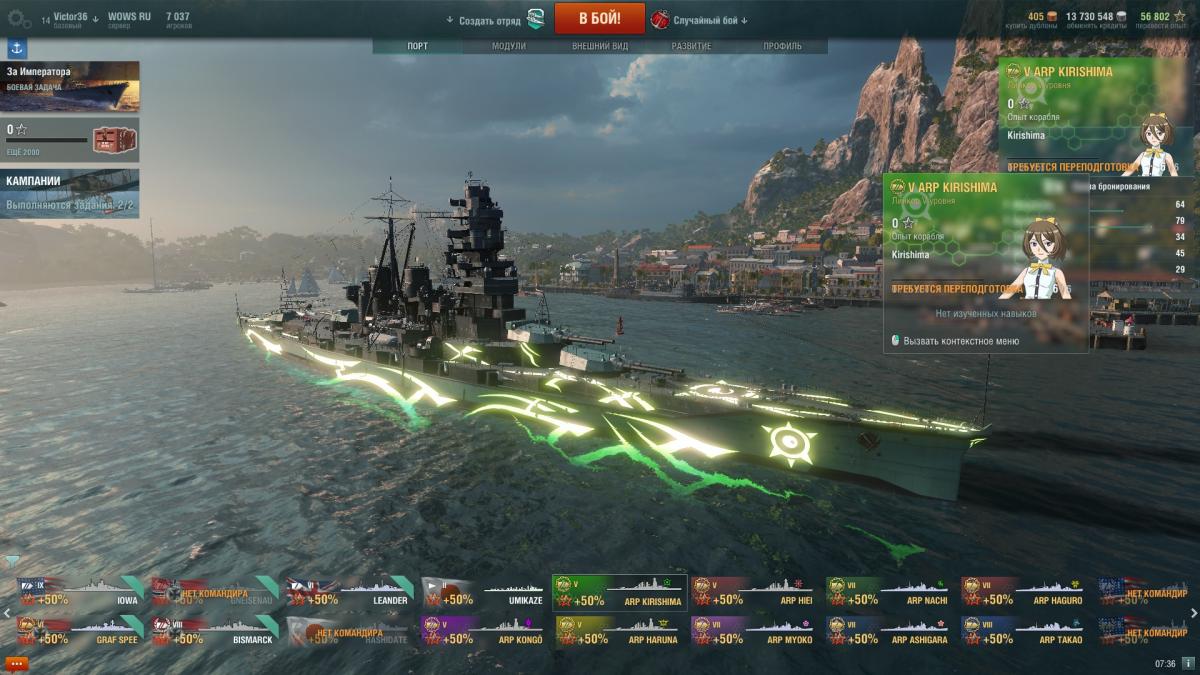Select the UMIKAZE destroyer slot
The width and height of the screenshot is (1200, 675).
(x=484, y=592)
